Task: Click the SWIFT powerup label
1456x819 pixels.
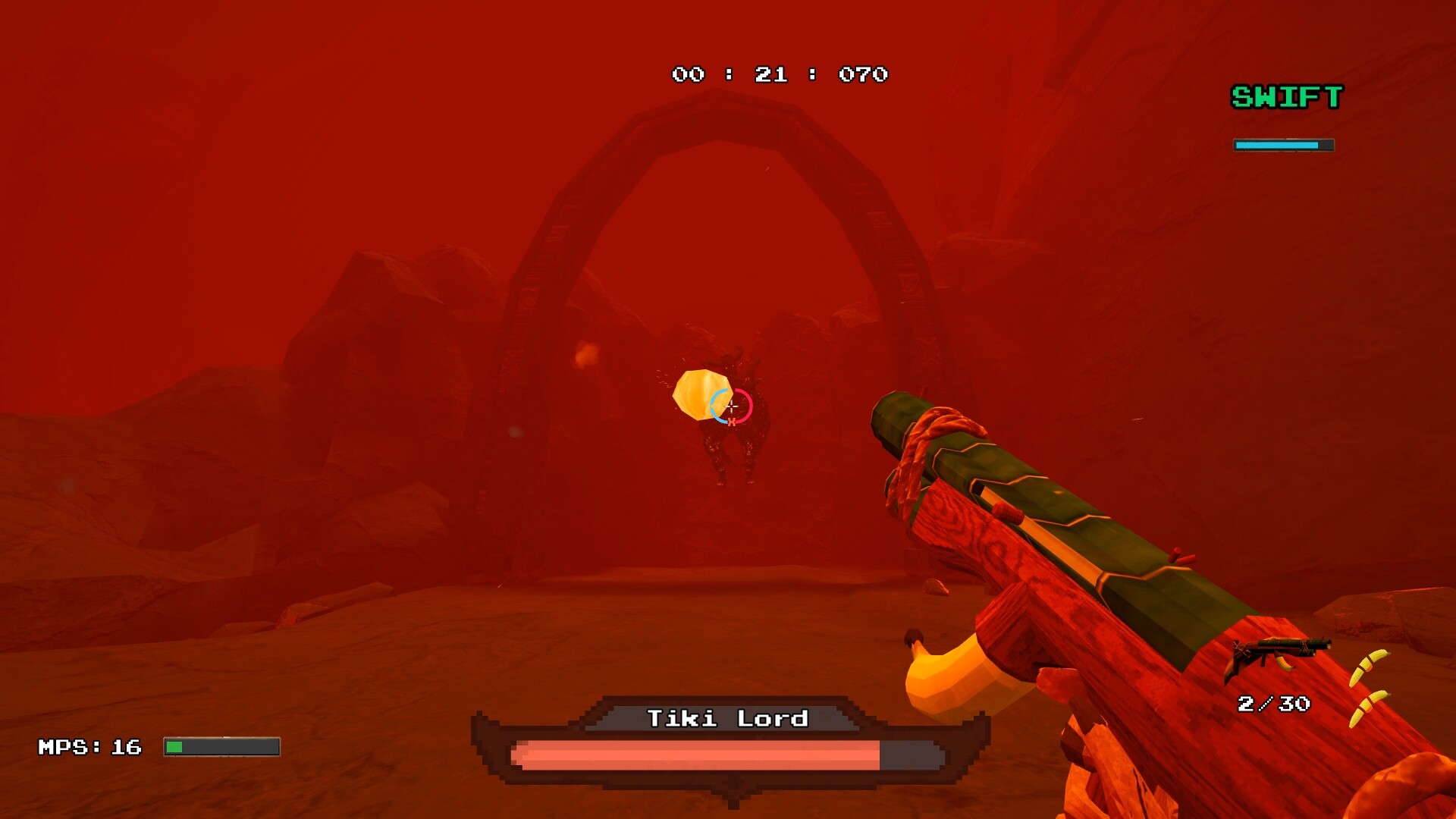Action: coord(1286,97)
